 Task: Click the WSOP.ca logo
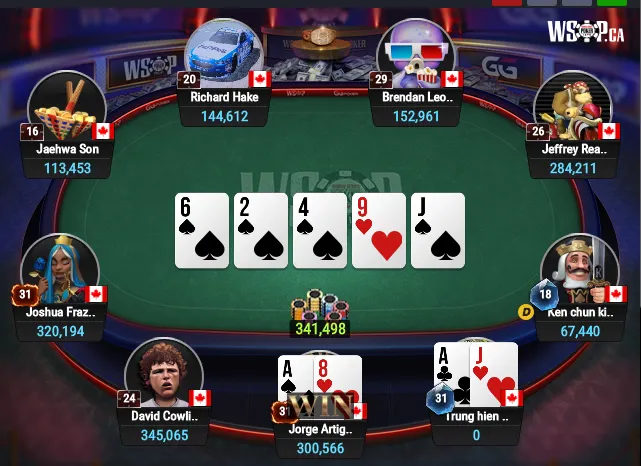point(585,31)
